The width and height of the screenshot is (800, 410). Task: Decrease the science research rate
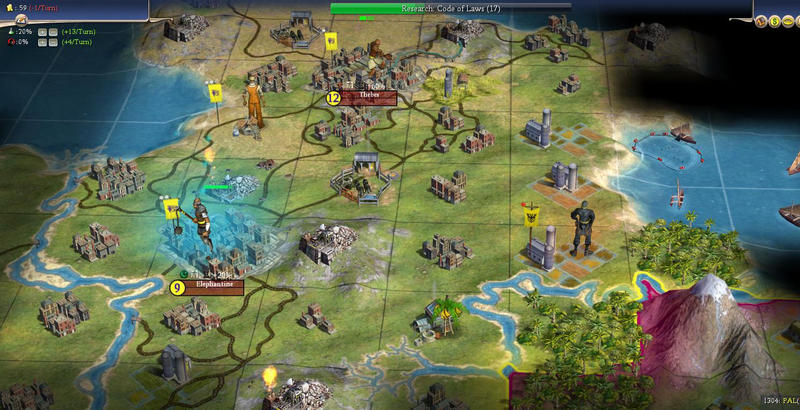pos(53,31)
